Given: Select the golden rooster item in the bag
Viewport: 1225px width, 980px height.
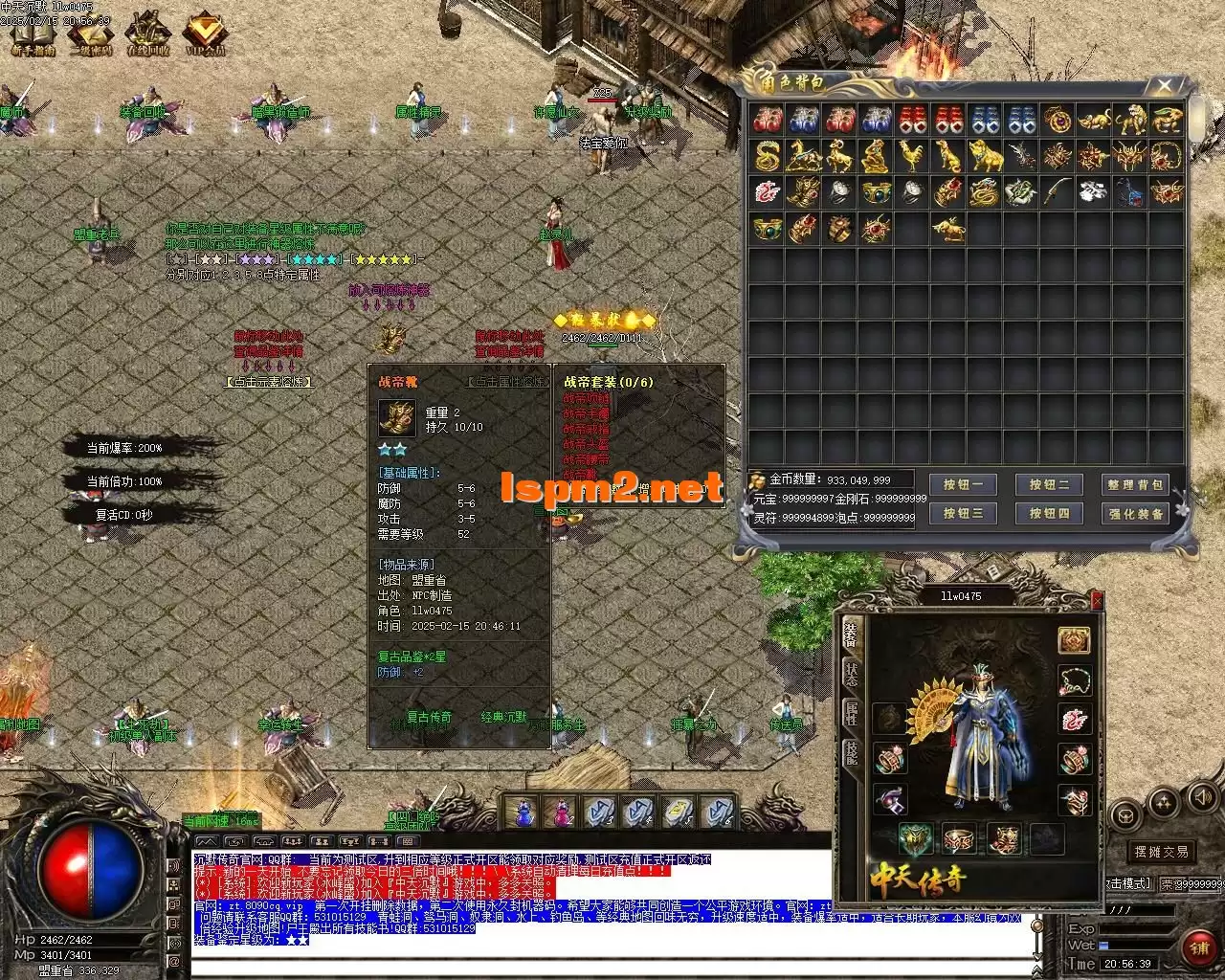Looking at the screenshot, I should (x=911, y=155).
